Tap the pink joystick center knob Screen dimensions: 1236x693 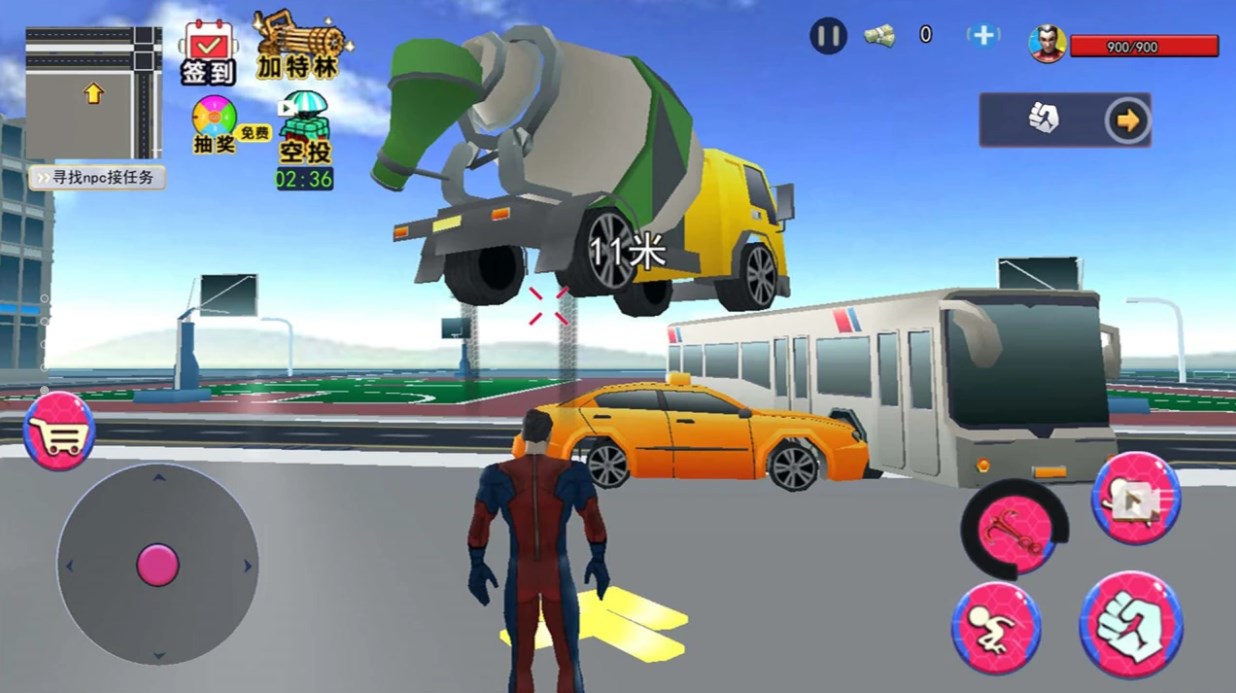pyautogui.click(x=158, y=564)
